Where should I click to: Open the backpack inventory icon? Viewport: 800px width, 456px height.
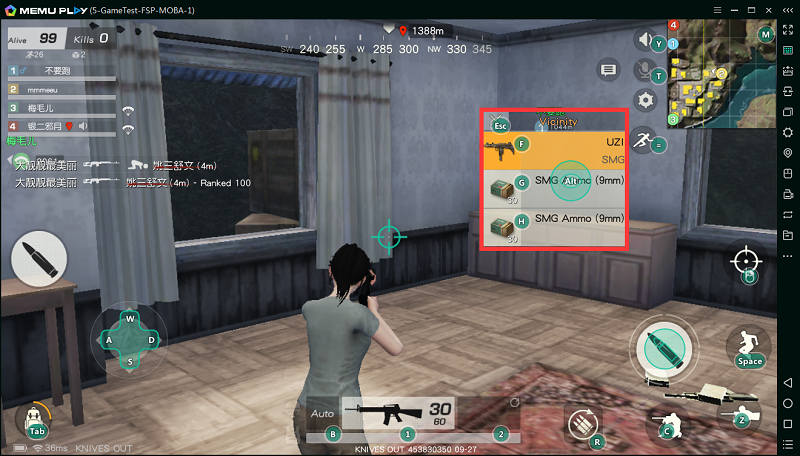click(x=35, y=418)
